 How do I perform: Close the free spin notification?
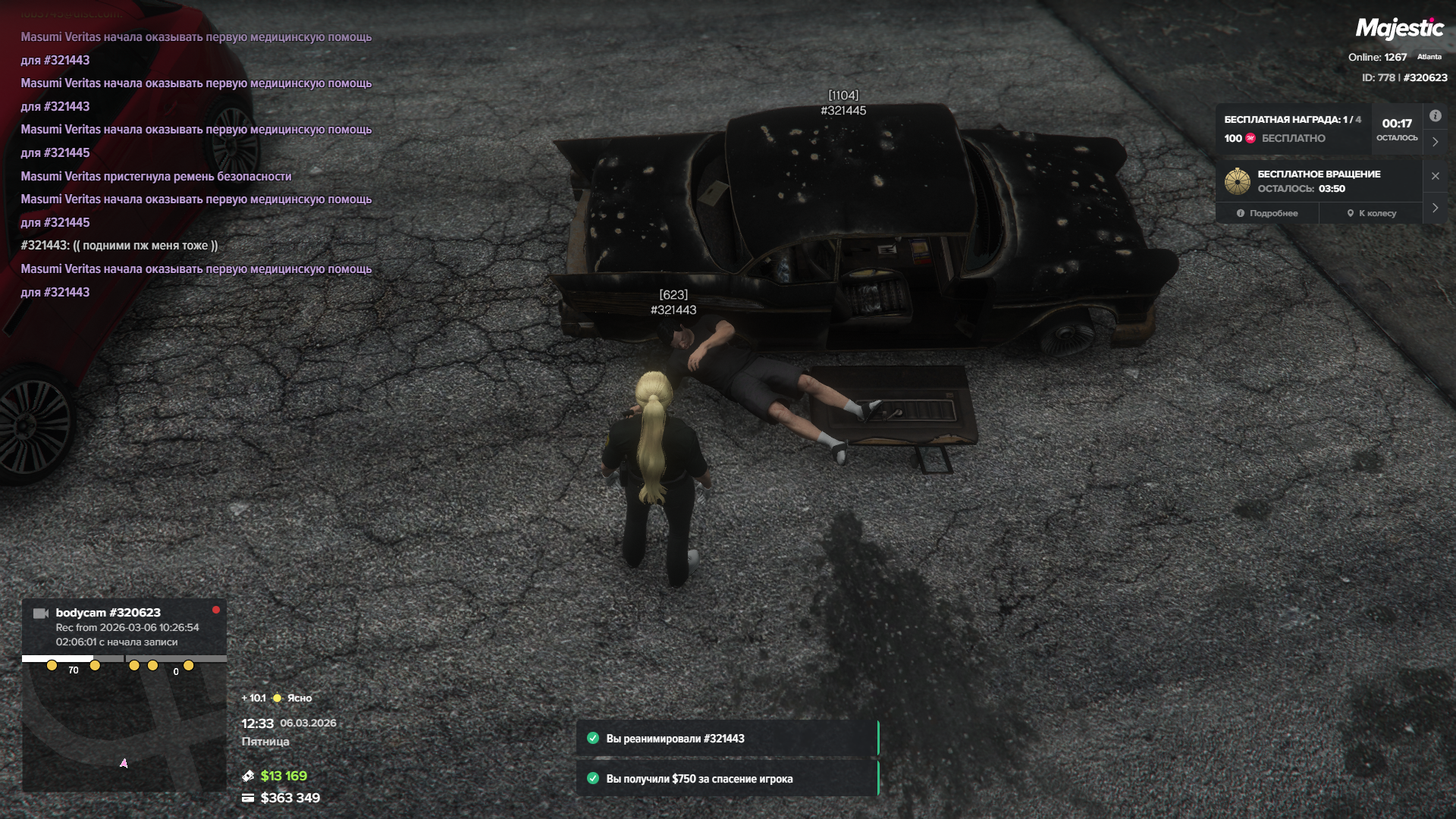(x=1435, y=176)
